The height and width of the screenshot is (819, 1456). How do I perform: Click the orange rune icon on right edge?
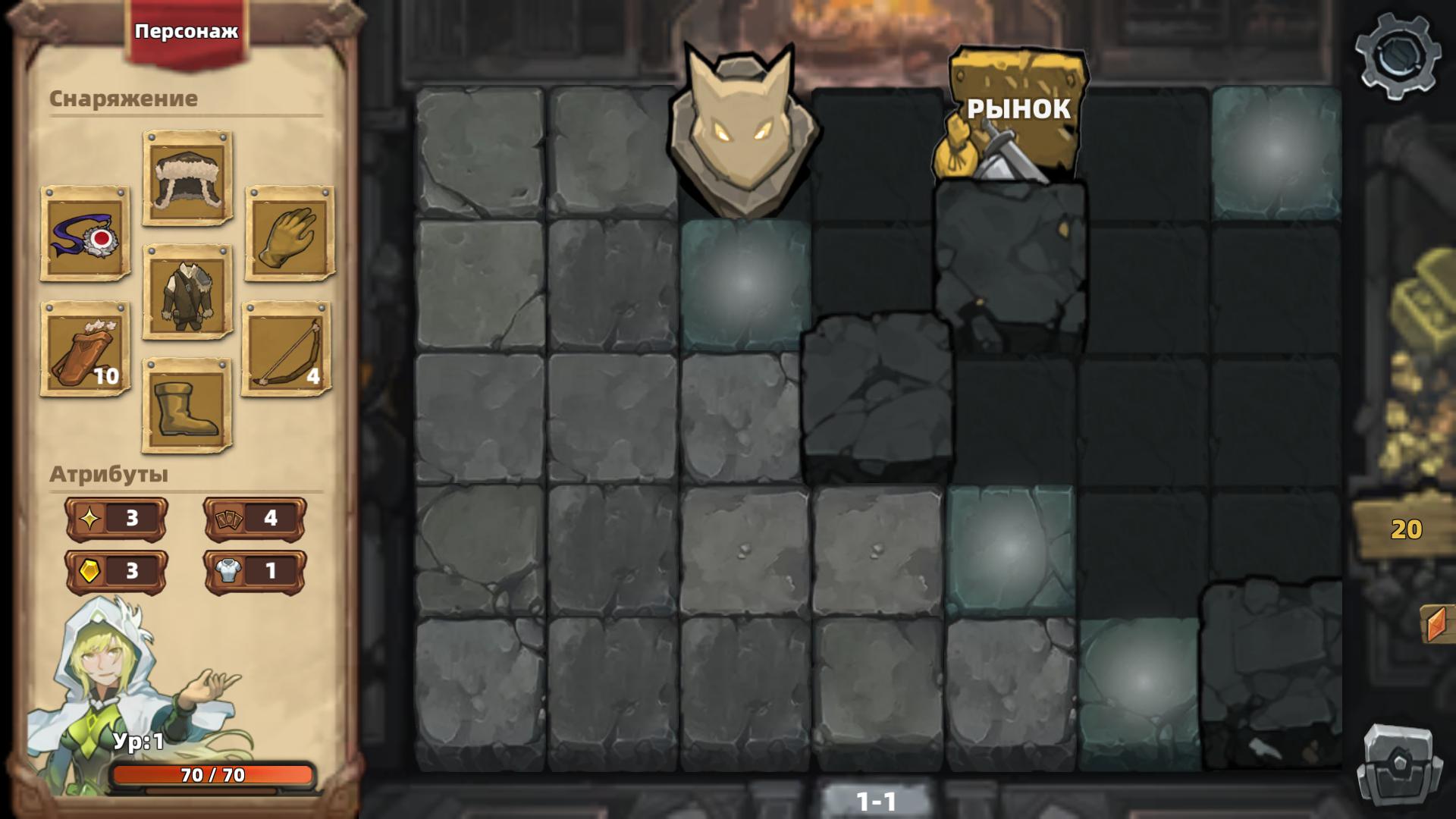(1438, 624)
